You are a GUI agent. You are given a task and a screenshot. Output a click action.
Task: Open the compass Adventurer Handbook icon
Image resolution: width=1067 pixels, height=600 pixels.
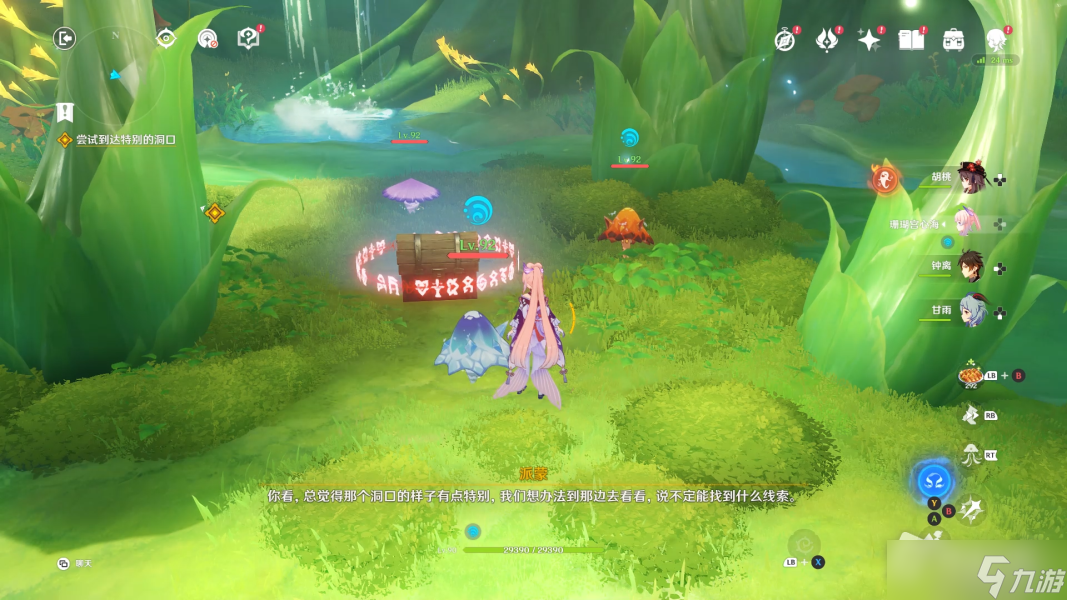pos(785,40)
